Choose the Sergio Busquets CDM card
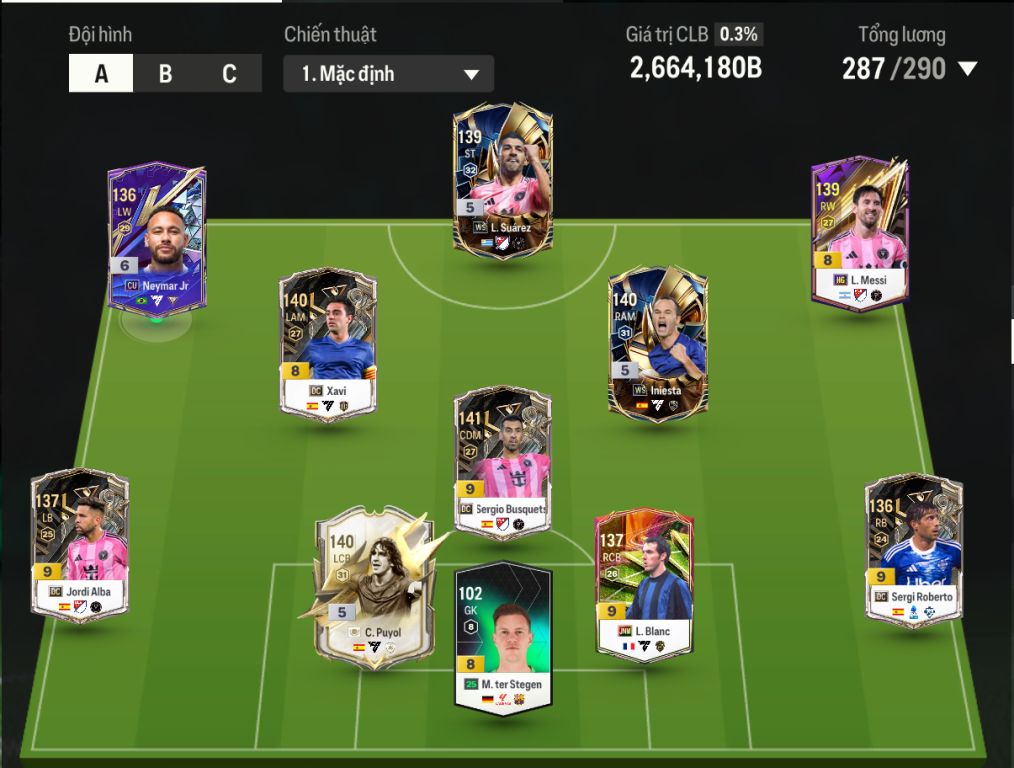 click(502, 462)
